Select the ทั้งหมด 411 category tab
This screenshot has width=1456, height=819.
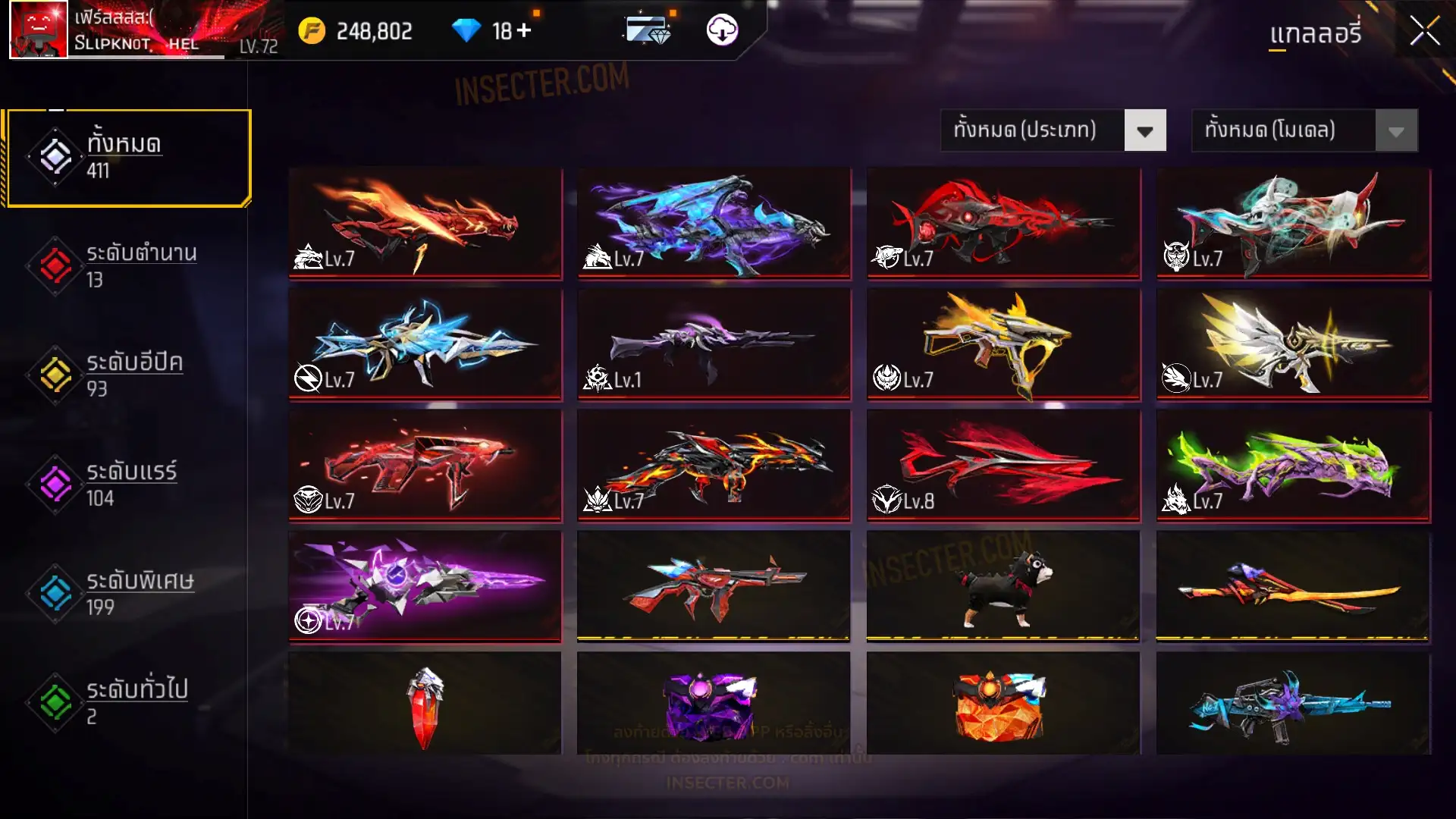[129, 158]
